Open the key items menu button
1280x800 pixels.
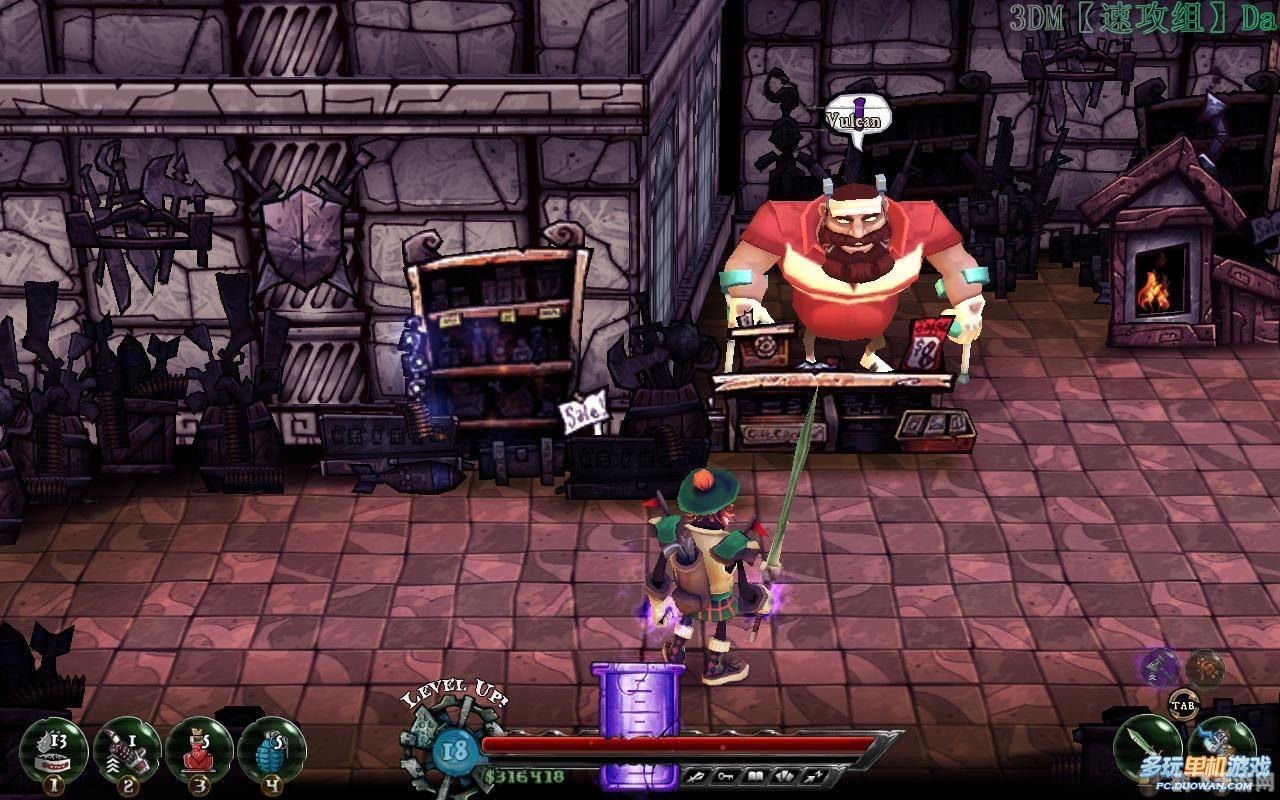click(x=727, y=776)
